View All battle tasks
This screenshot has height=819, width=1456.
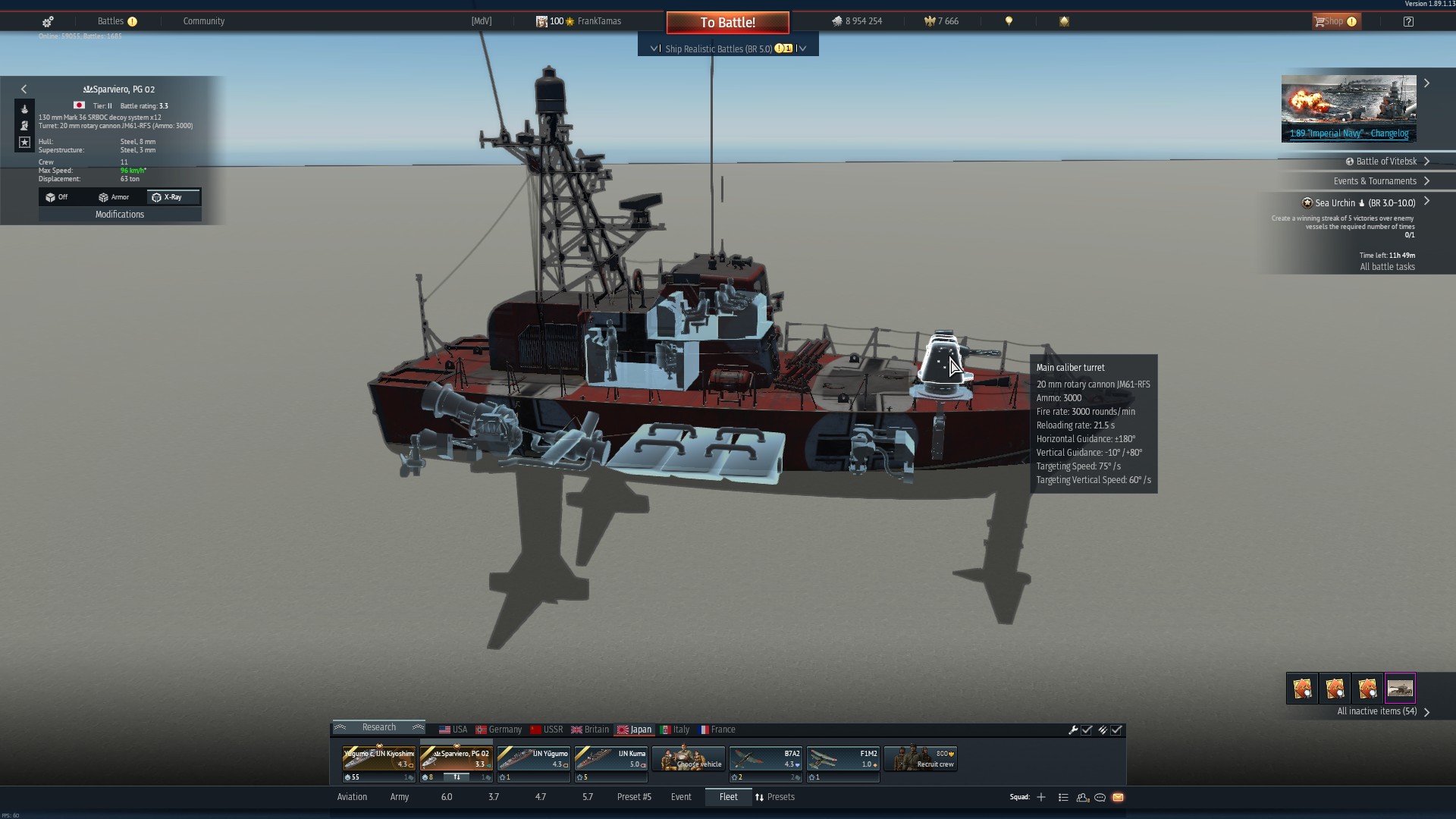[1387, 267]
